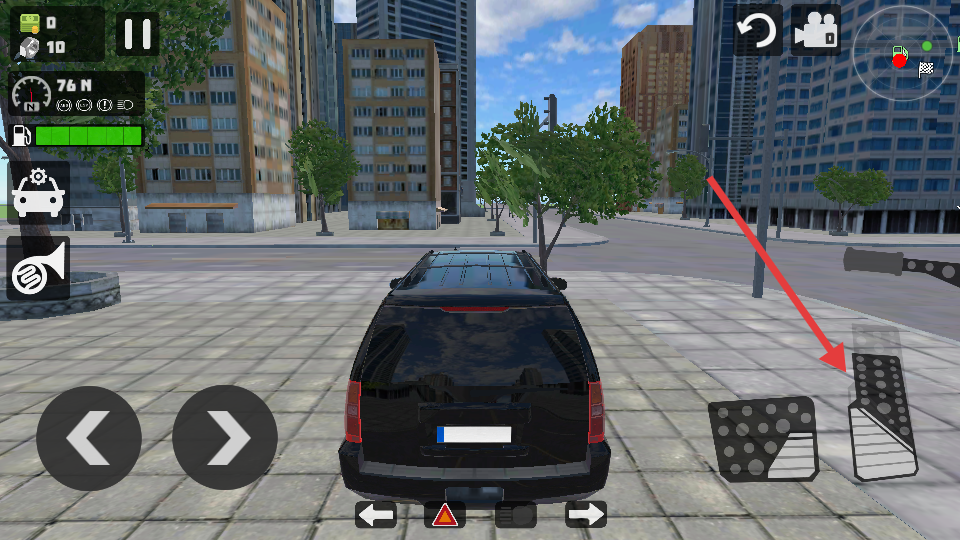Open the circular minimap
This screenshot has width=960, height=540.
click(x=902, y=50)
